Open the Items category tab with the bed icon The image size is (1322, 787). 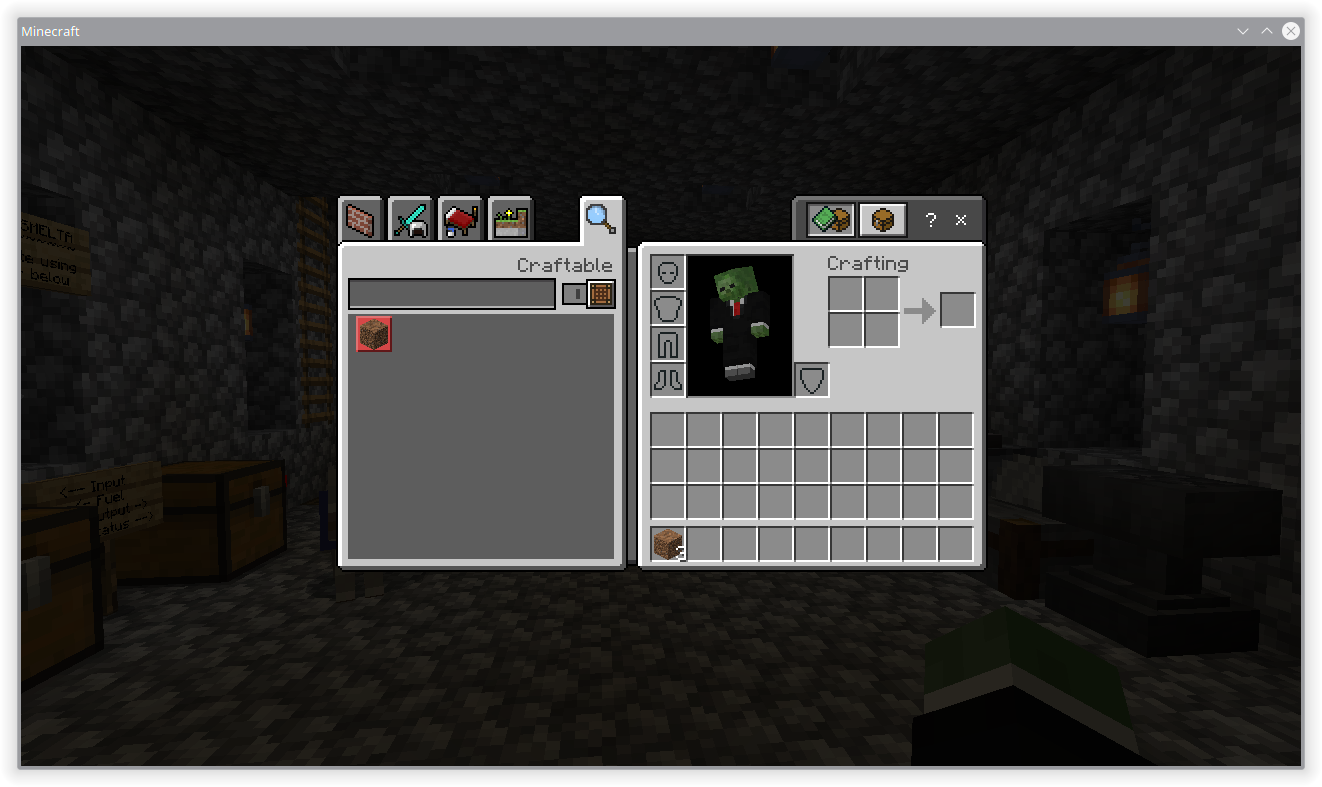coord(461,219)
